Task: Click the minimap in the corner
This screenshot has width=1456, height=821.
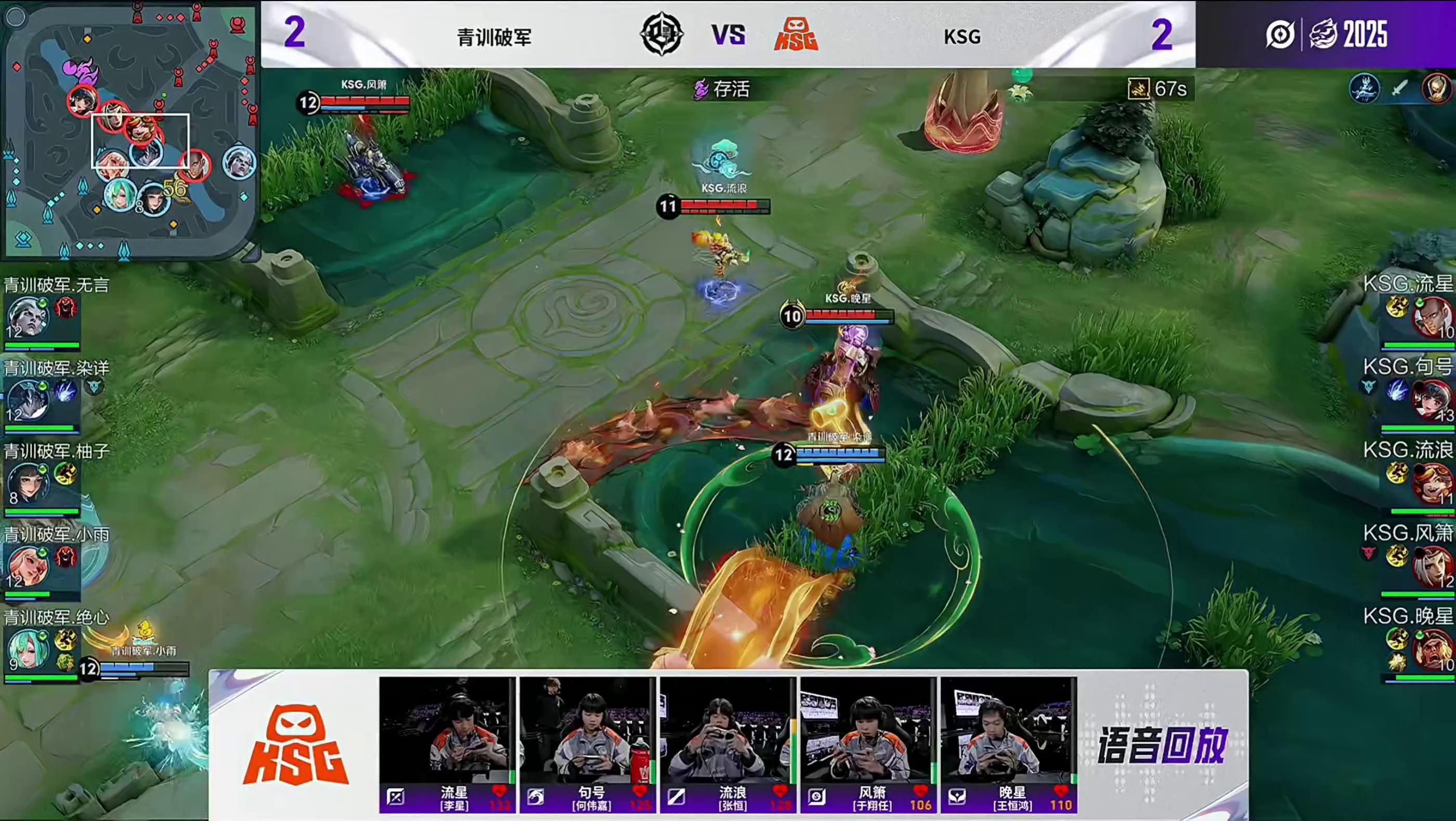Action: coord(130,130)
